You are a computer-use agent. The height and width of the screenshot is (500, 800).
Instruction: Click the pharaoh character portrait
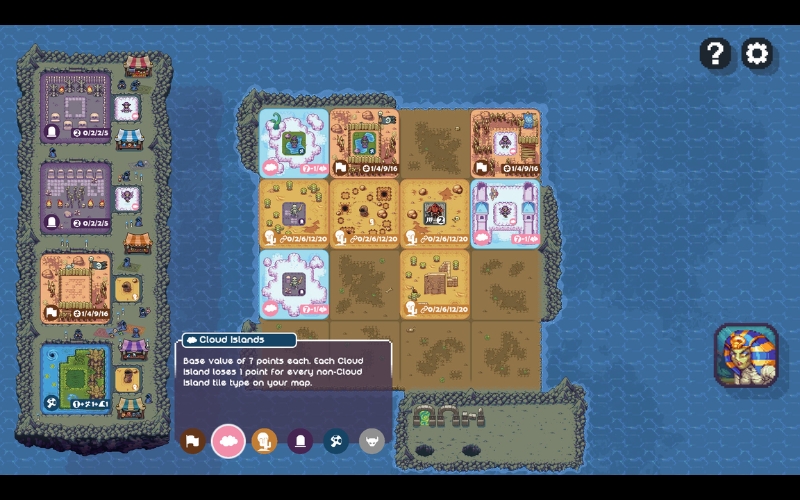point(746,356)
